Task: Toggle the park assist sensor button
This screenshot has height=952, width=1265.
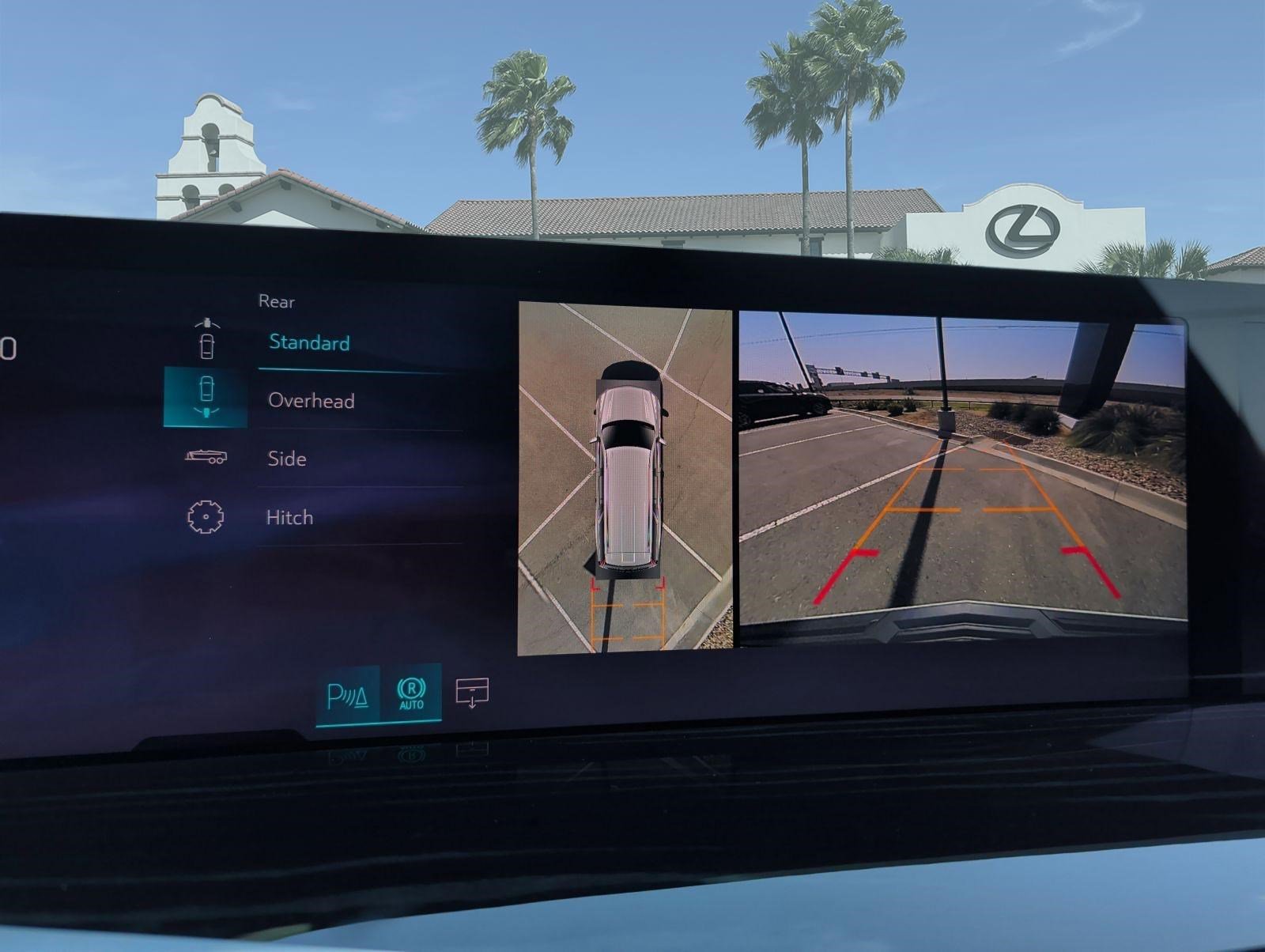Action: [x=348, y=697]
